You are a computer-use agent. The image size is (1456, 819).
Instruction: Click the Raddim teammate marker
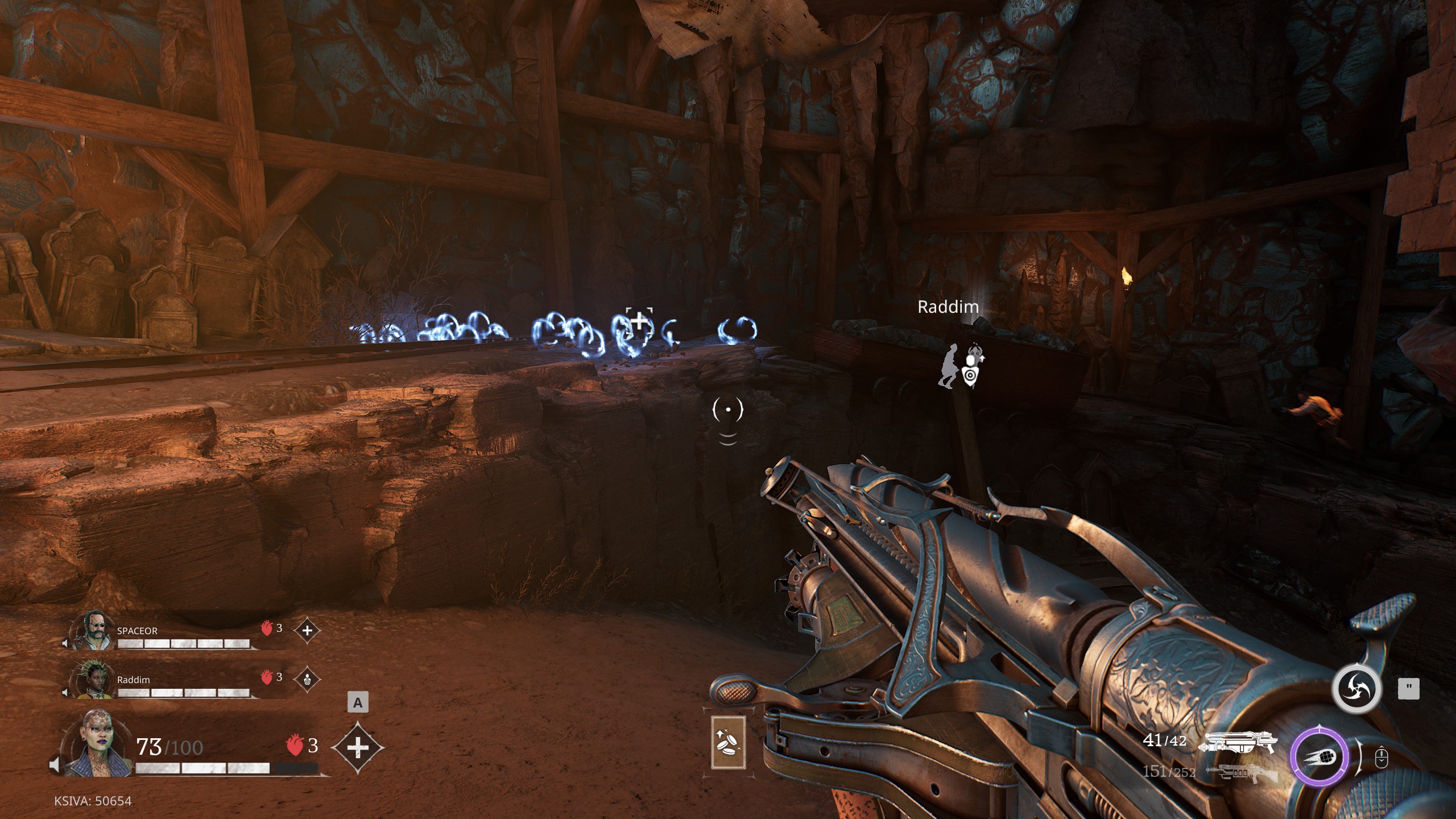coord(960,366)
